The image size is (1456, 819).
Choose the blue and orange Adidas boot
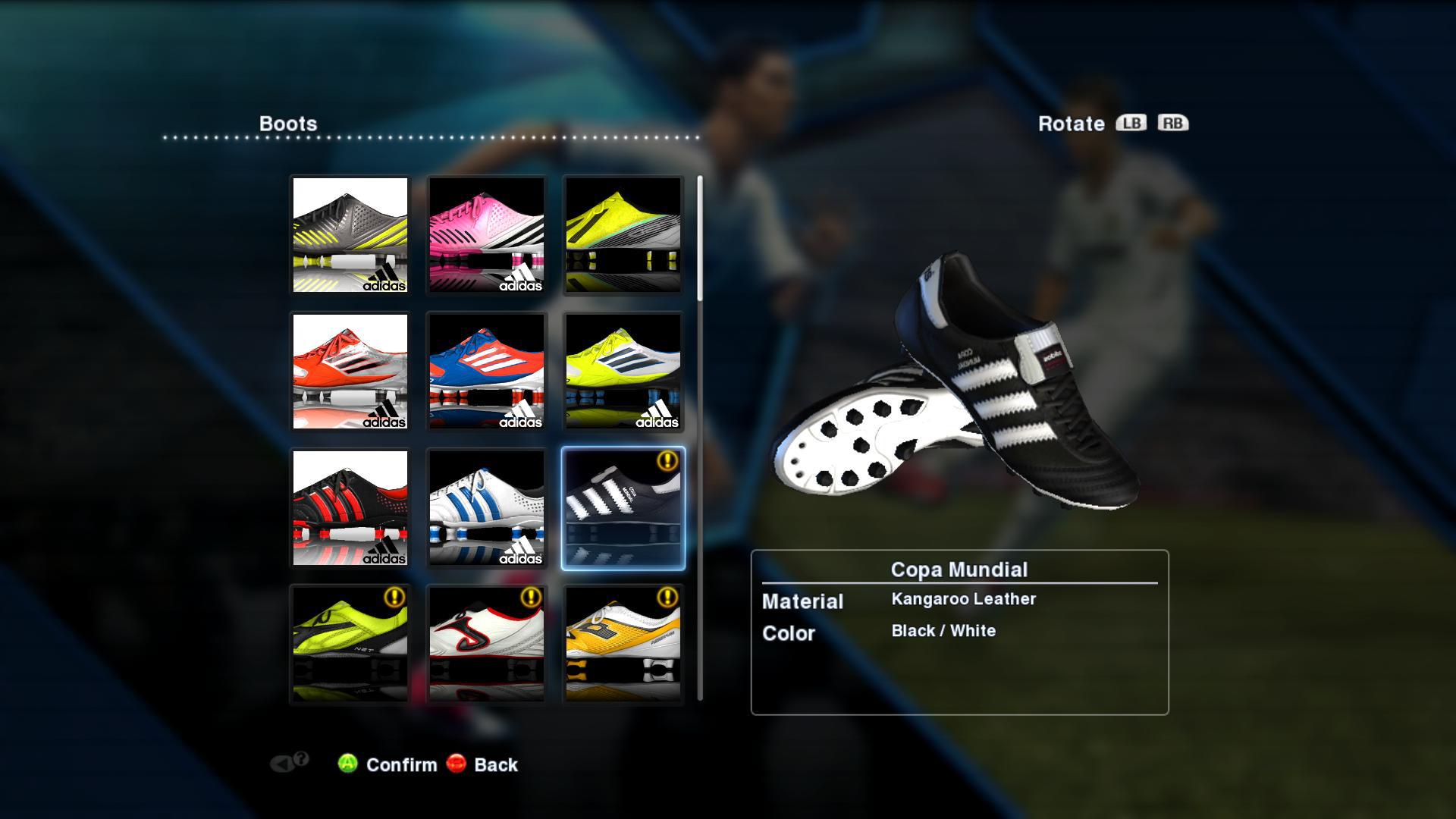point(487,372)
